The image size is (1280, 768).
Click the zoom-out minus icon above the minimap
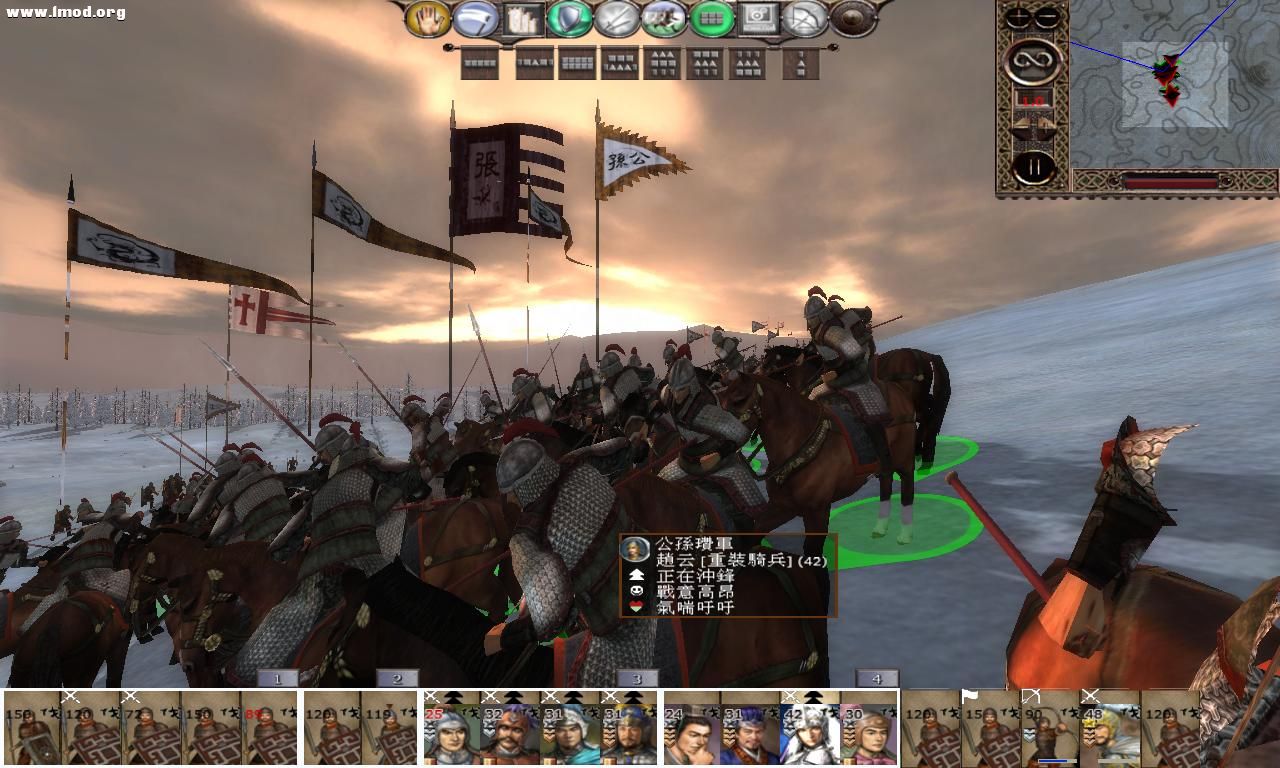[x=1047, y=16]
